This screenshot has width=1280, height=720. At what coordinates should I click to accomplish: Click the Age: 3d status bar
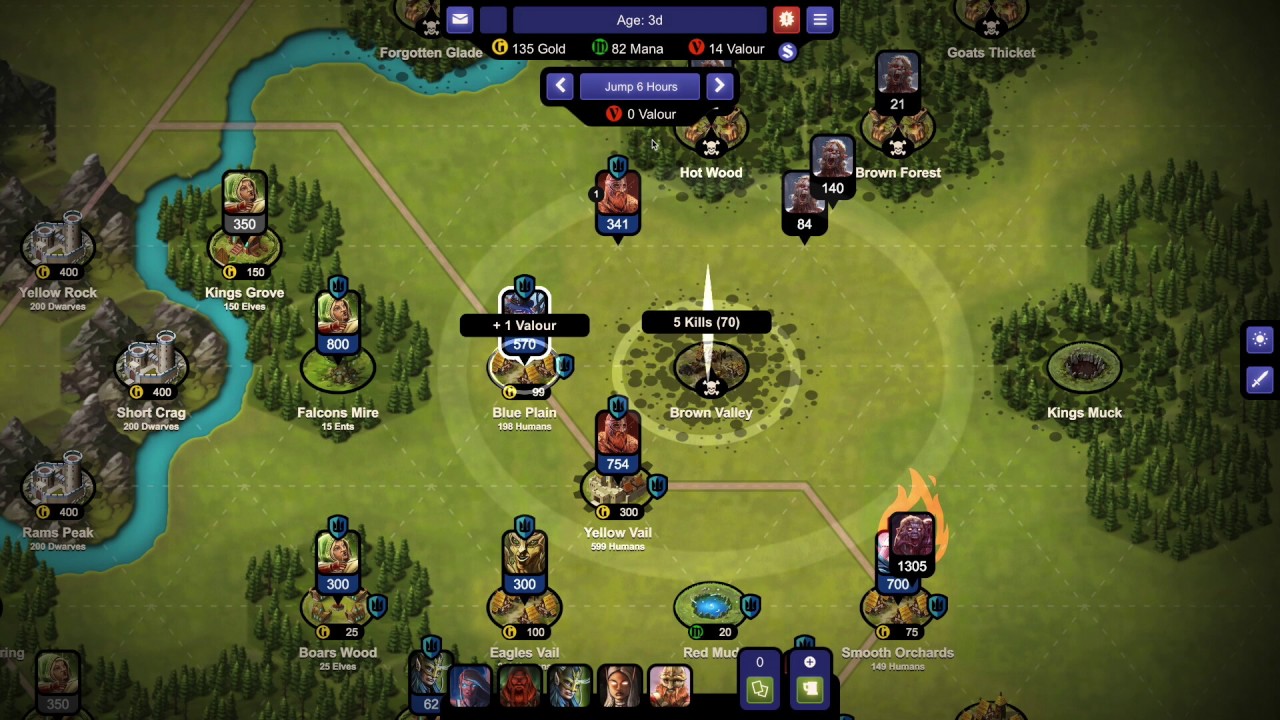tap(640, 20)
